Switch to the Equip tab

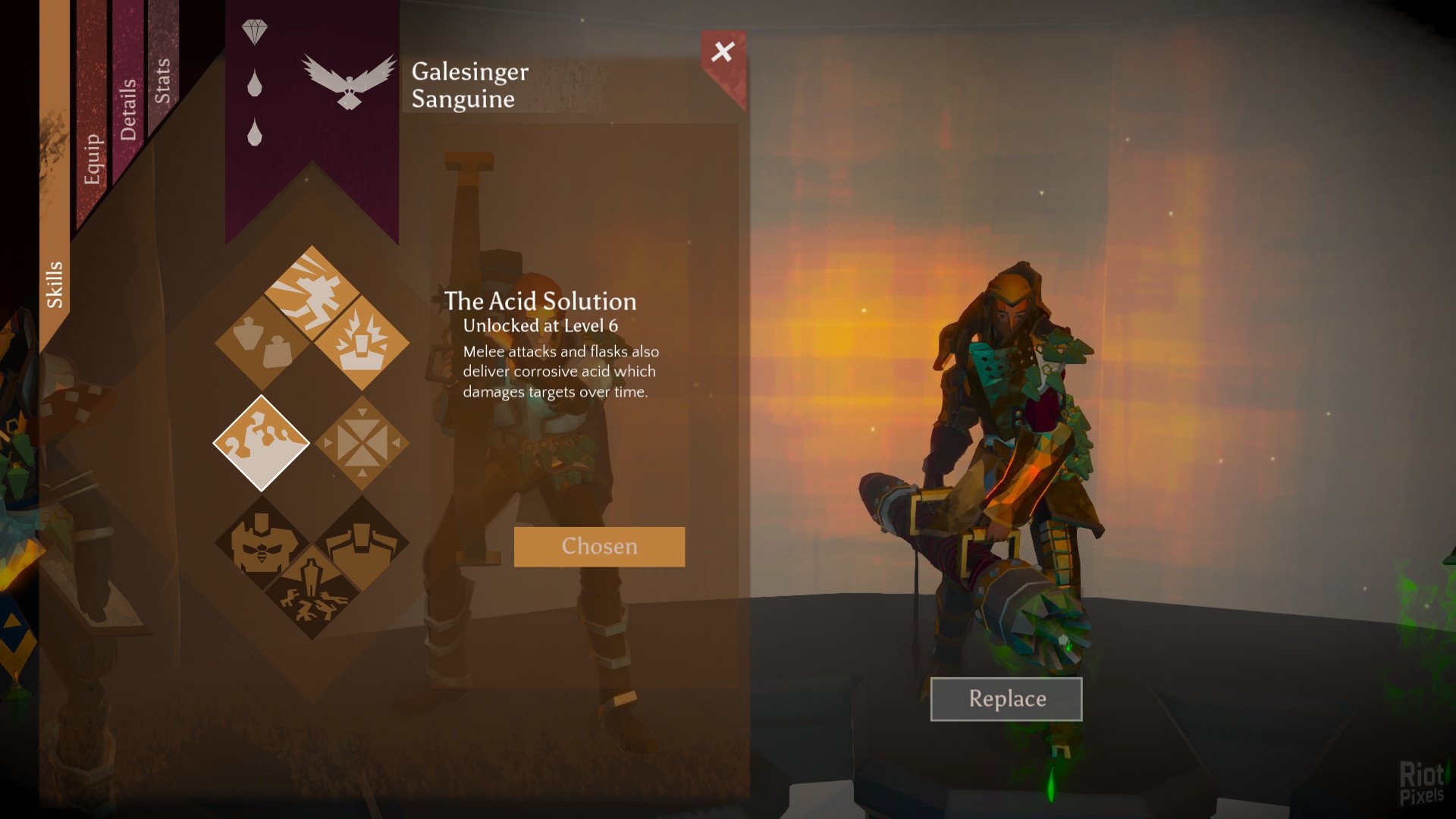point(93,158)
